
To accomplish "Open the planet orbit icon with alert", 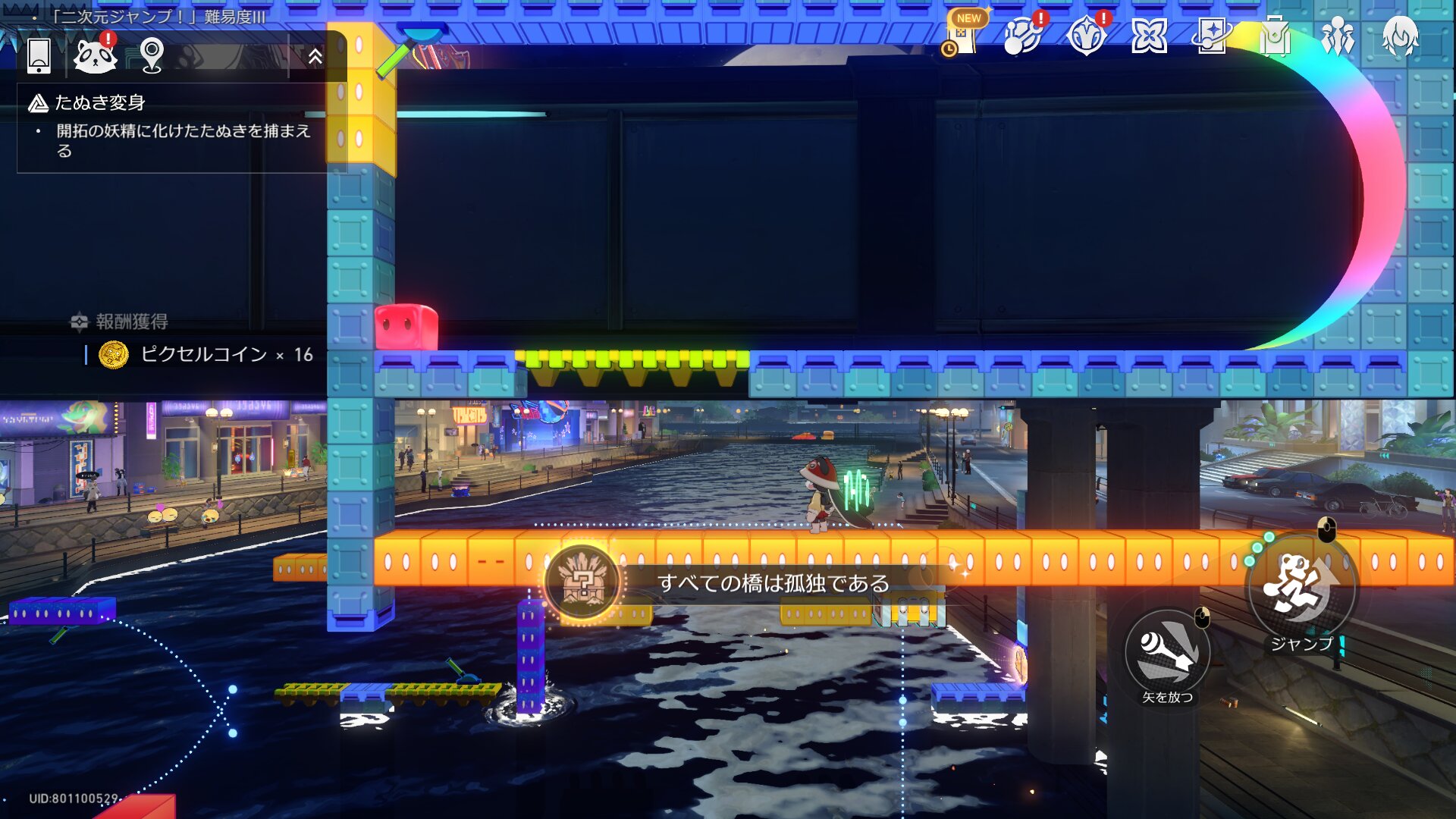I will click(x=1022, y=36).
